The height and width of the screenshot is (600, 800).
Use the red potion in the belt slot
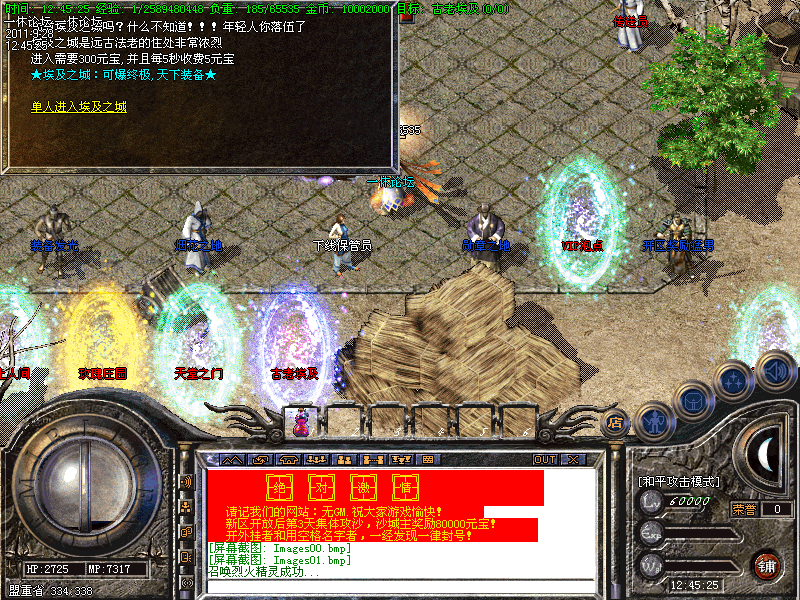tap(299, 423)
